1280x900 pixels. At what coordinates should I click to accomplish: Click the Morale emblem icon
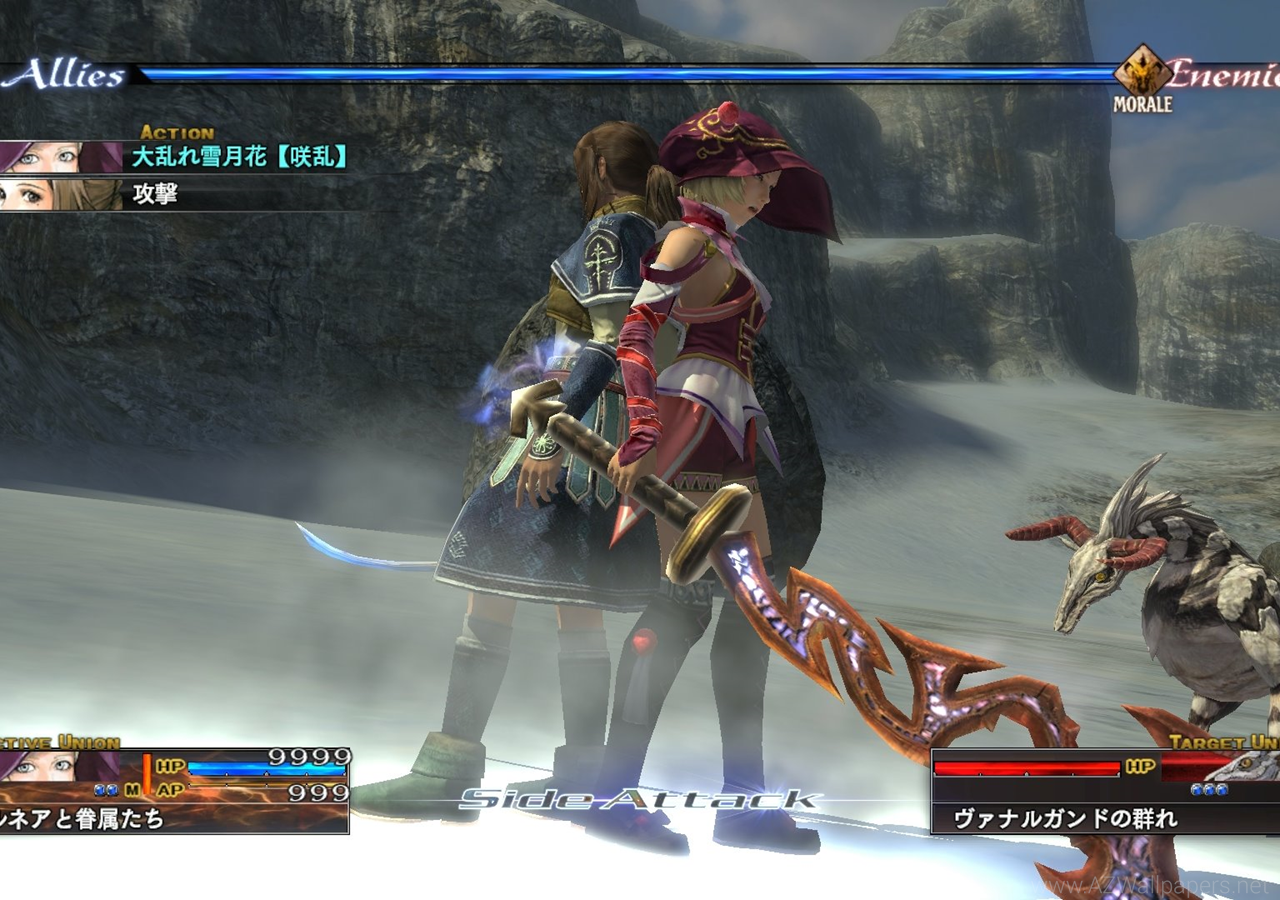[1143, 72]
